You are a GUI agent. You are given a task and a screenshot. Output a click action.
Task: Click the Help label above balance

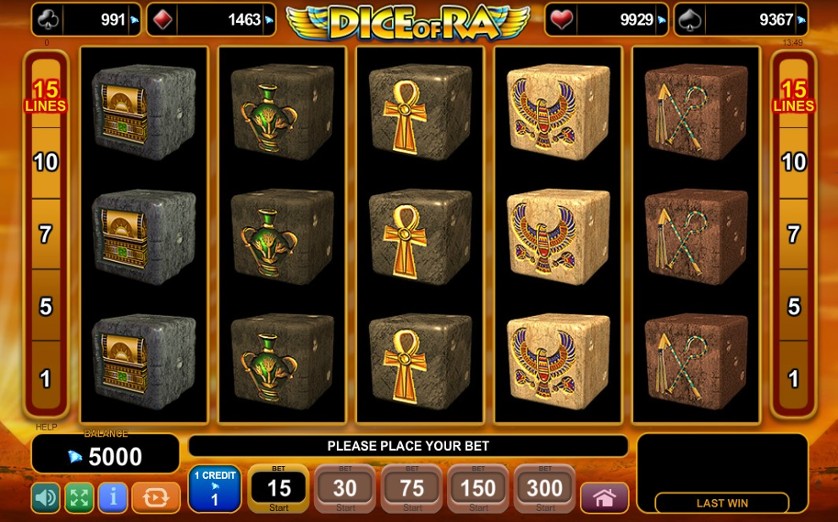pyautogui.click(x=46, y=427)
